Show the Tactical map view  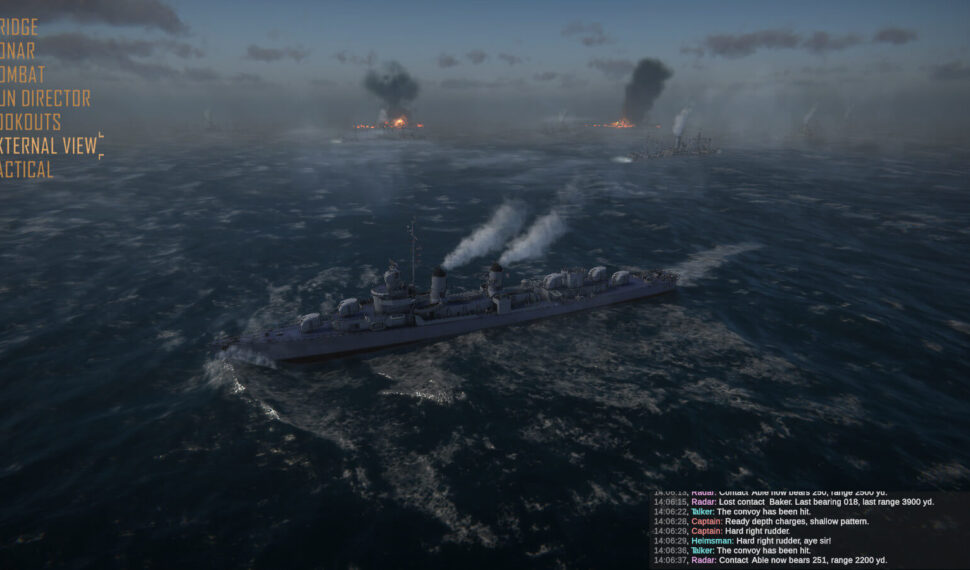(27, 170)
